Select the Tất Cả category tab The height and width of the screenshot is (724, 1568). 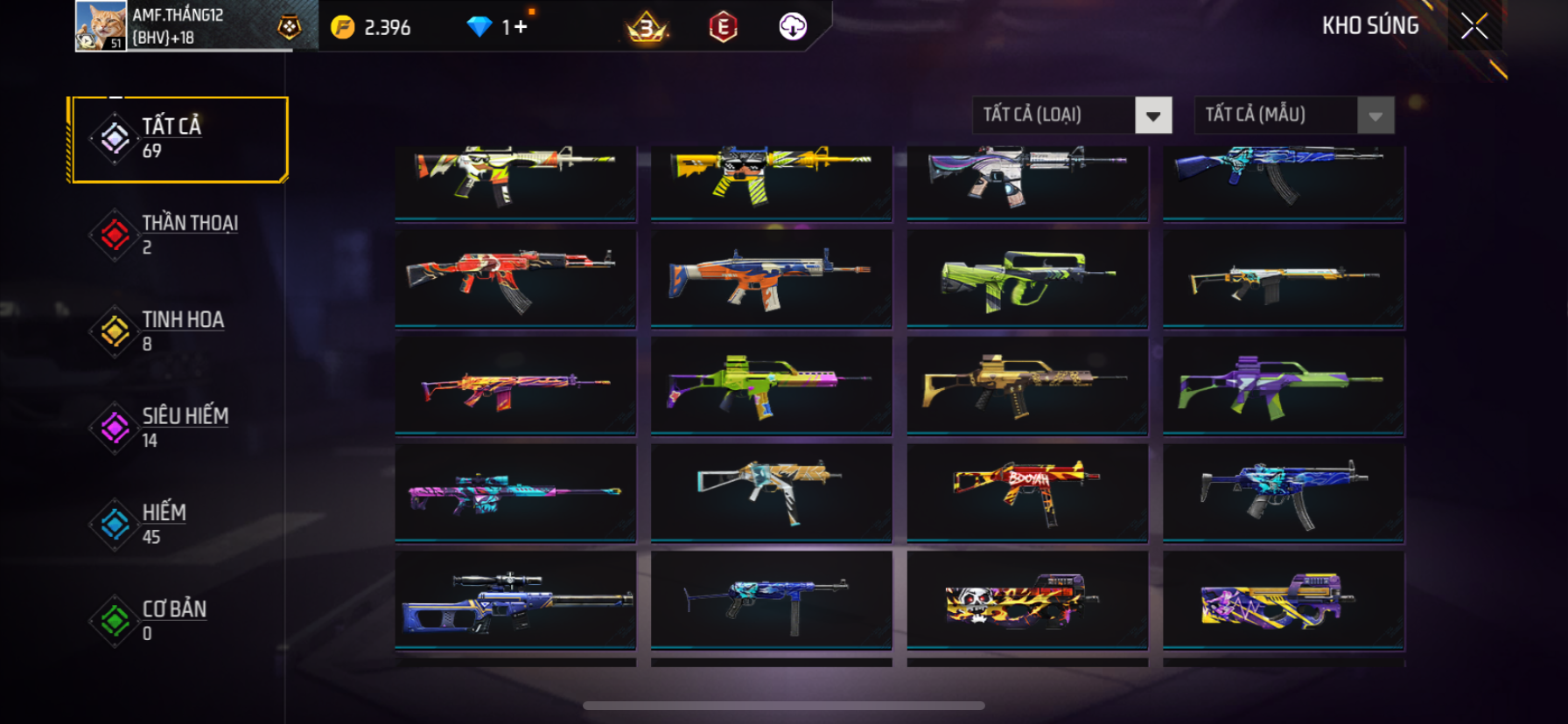[179, 139]
